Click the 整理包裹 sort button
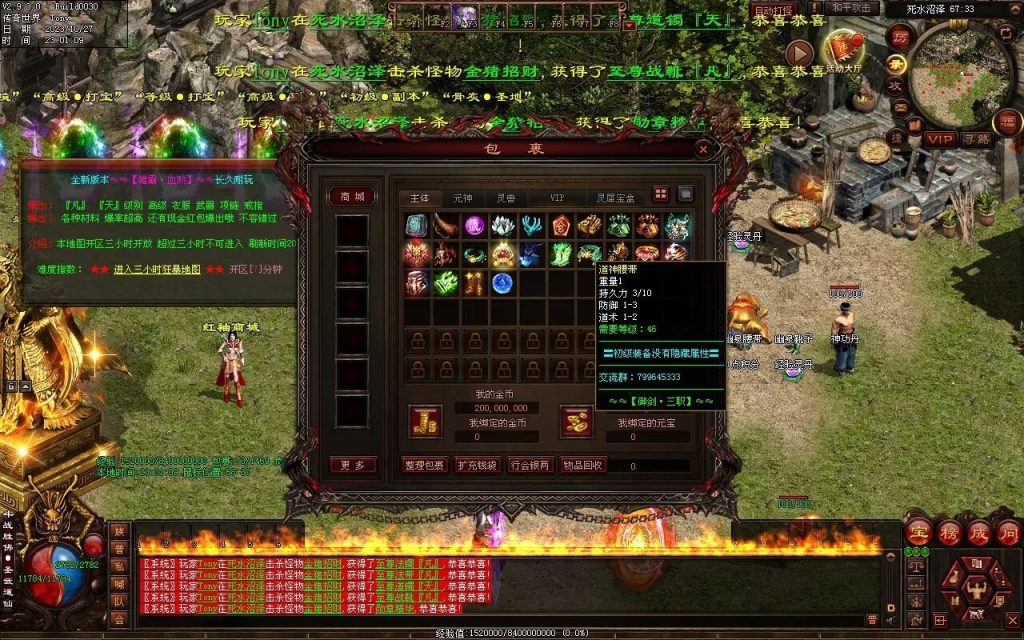Screen dimensions: 1024x640 (x=424, y=465)
